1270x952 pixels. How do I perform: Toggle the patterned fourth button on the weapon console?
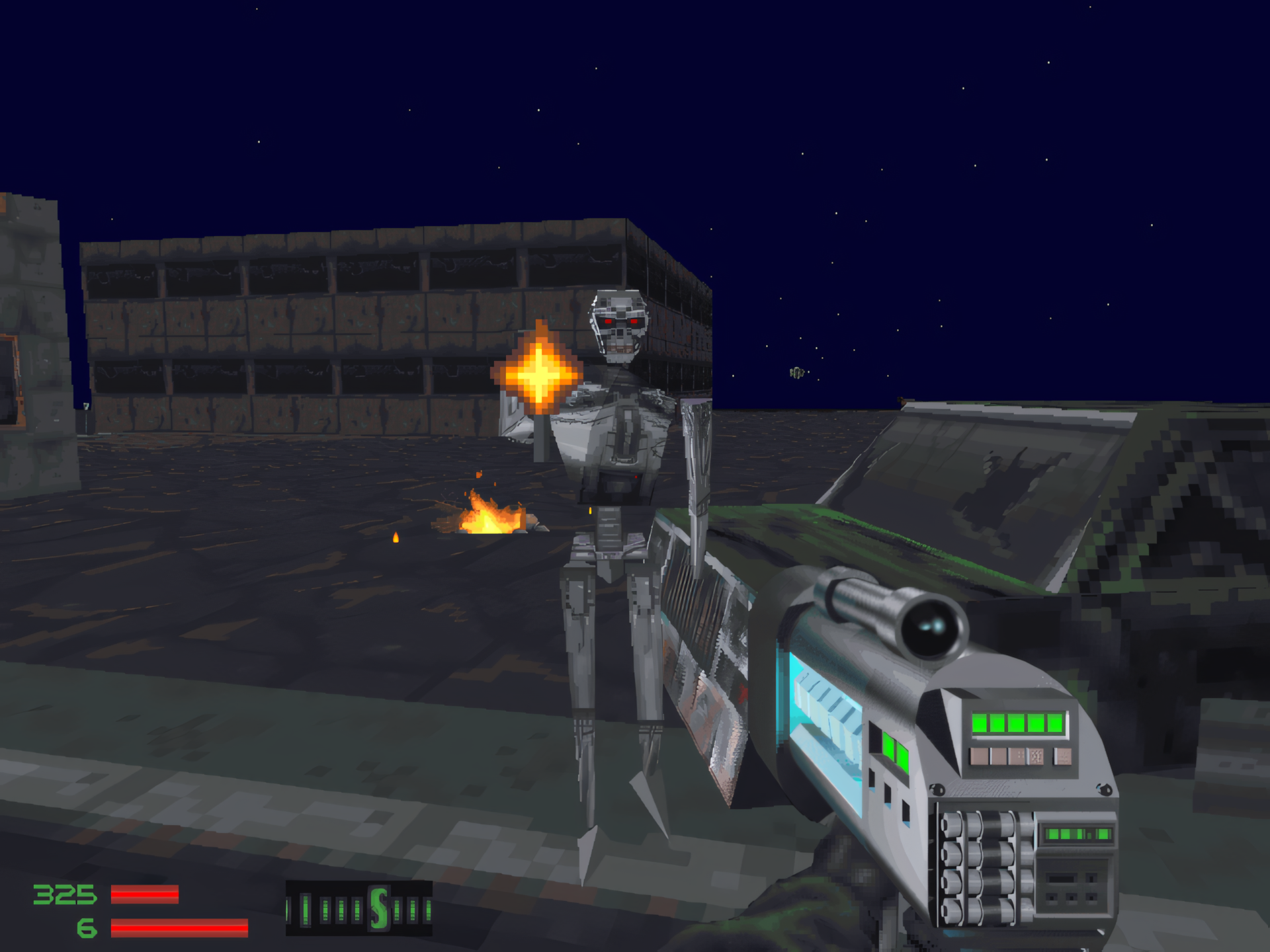point(1036,756)
